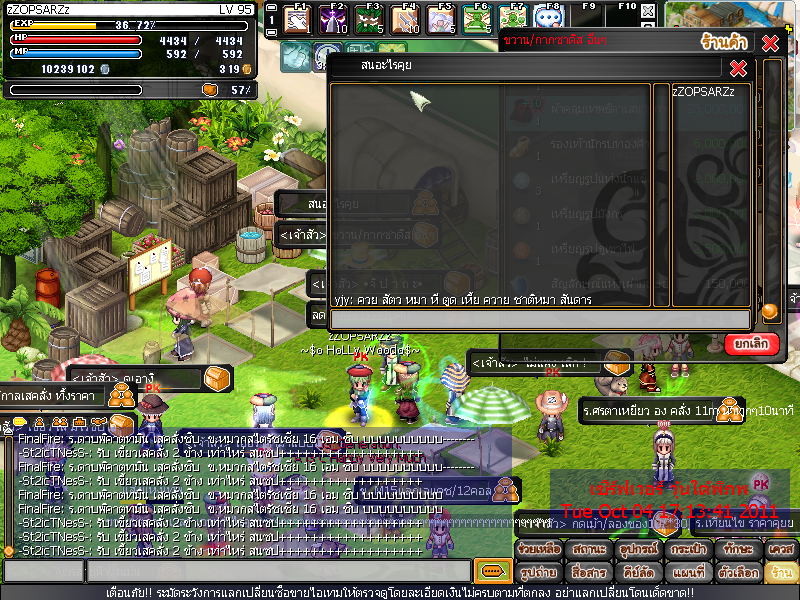Open the คีย์ลัด shortcut keys menu

coord(636,572)
